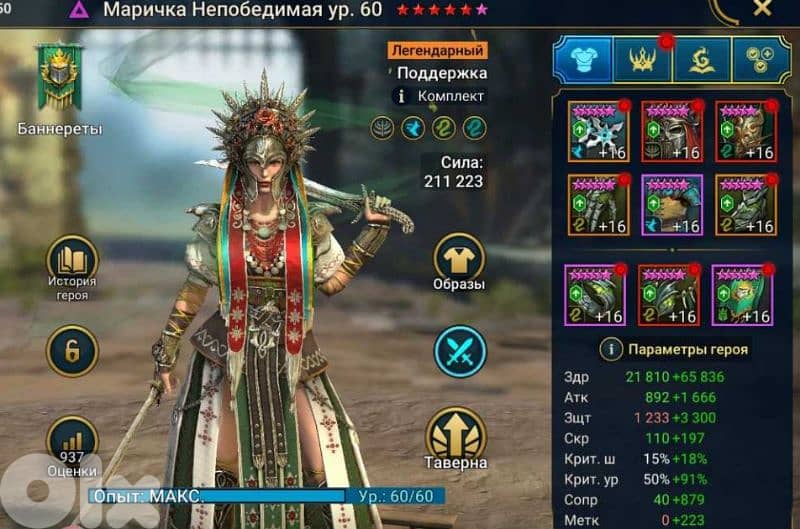Switch to the armor equipment tab
The image size is (800, 529).
click(583, 60)
